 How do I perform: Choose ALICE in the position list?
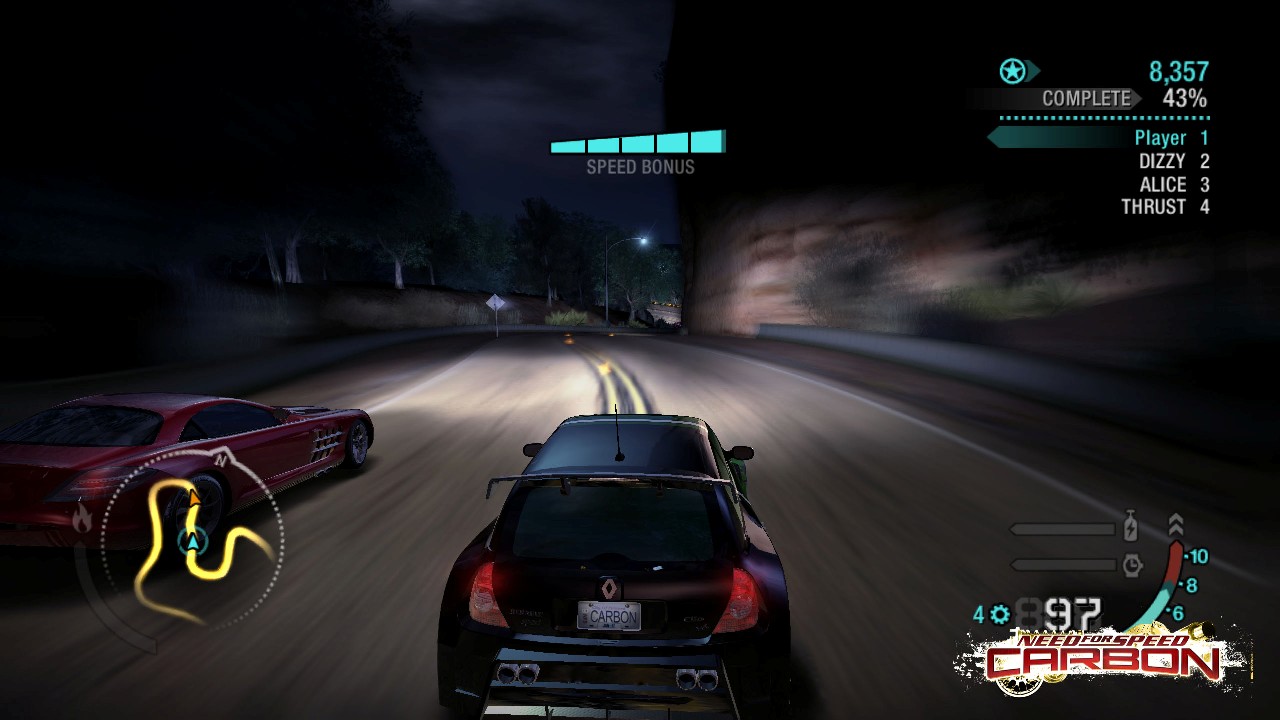click(x=1174, y=184)
